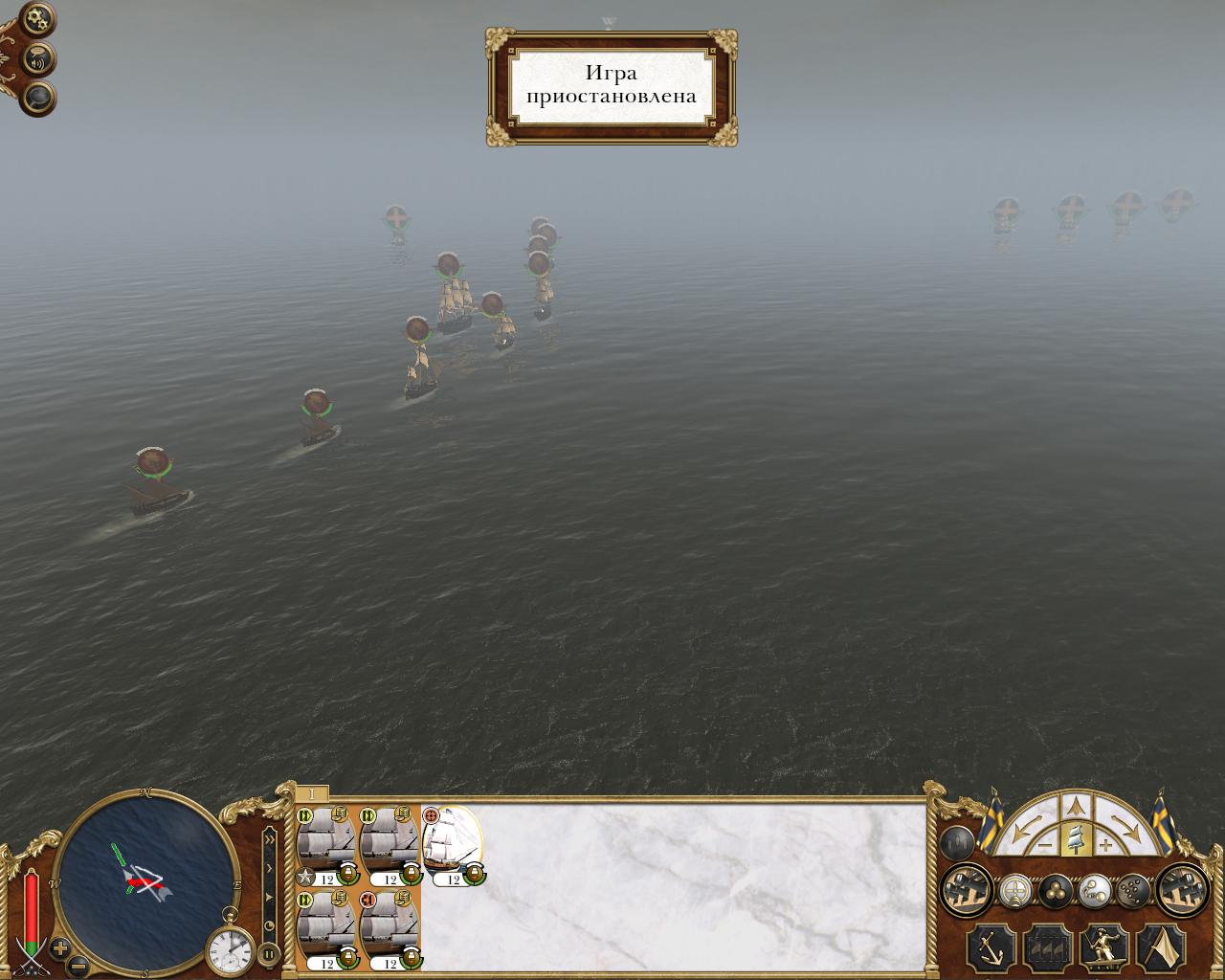Increase sail with the plus button

point(1106,845)
